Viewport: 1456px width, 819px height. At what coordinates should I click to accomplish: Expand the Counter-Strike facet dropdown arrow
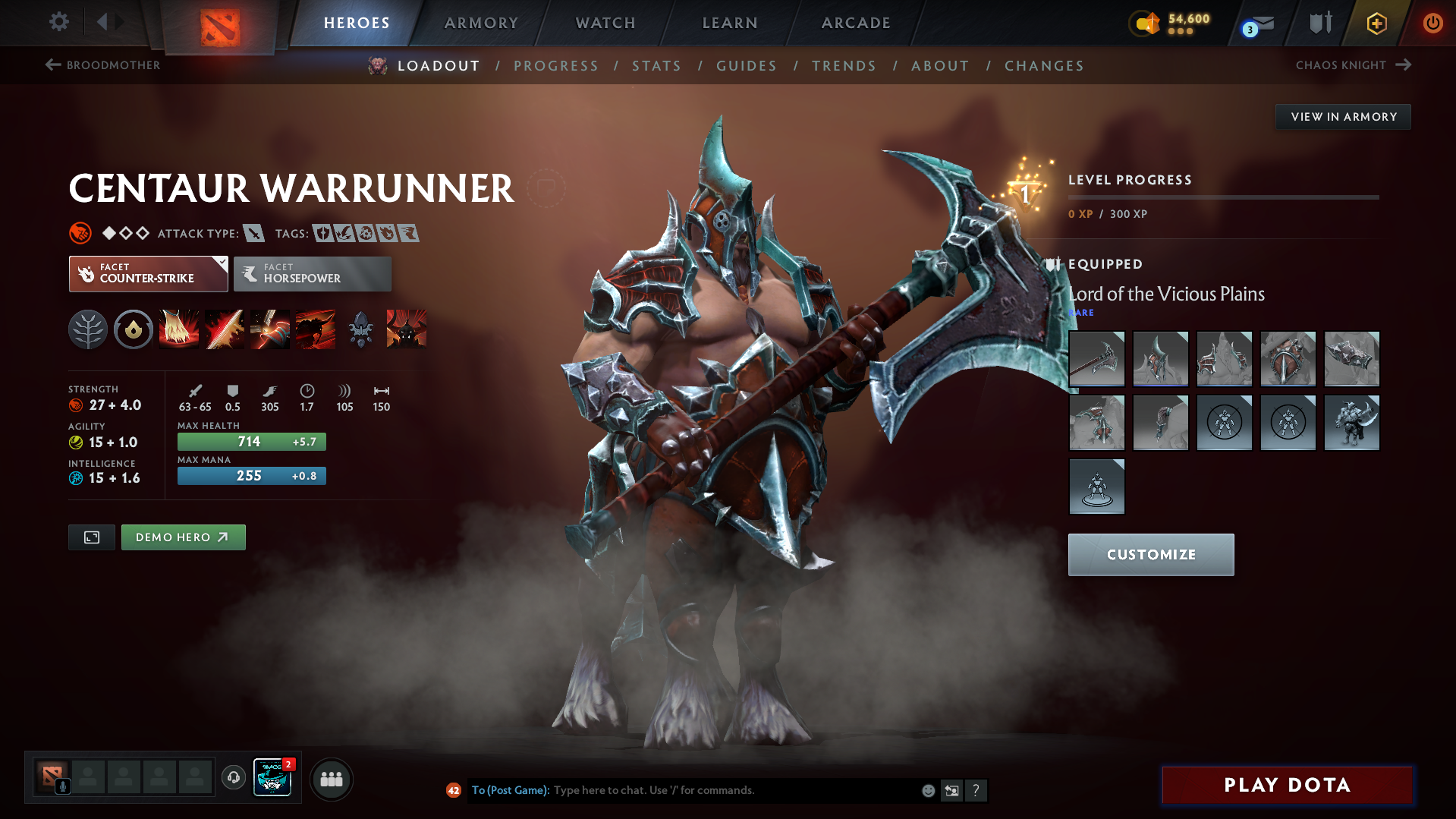click(x=221, y=263)
